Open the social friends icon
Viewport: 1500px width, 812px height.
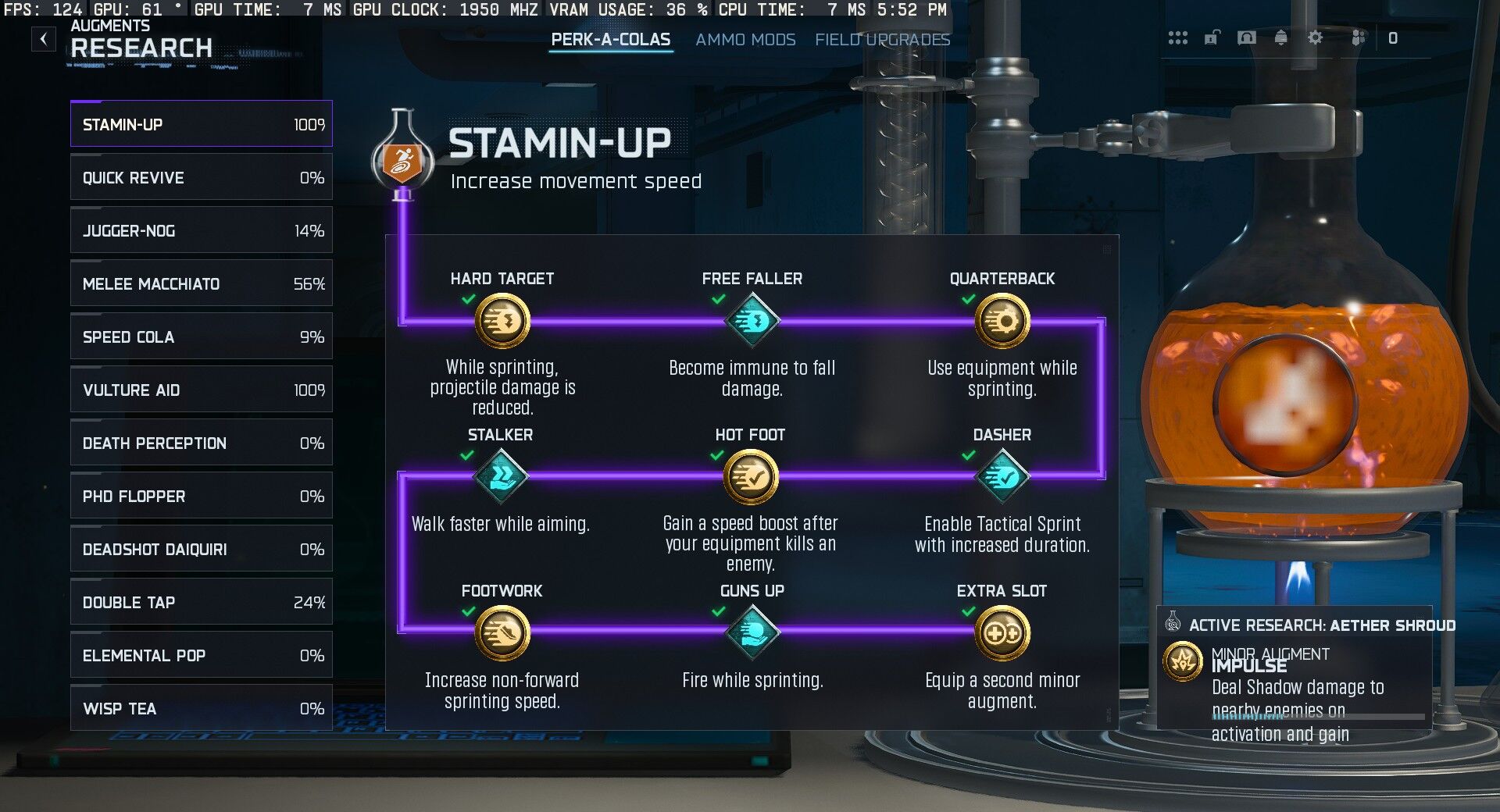point(1359,37)
